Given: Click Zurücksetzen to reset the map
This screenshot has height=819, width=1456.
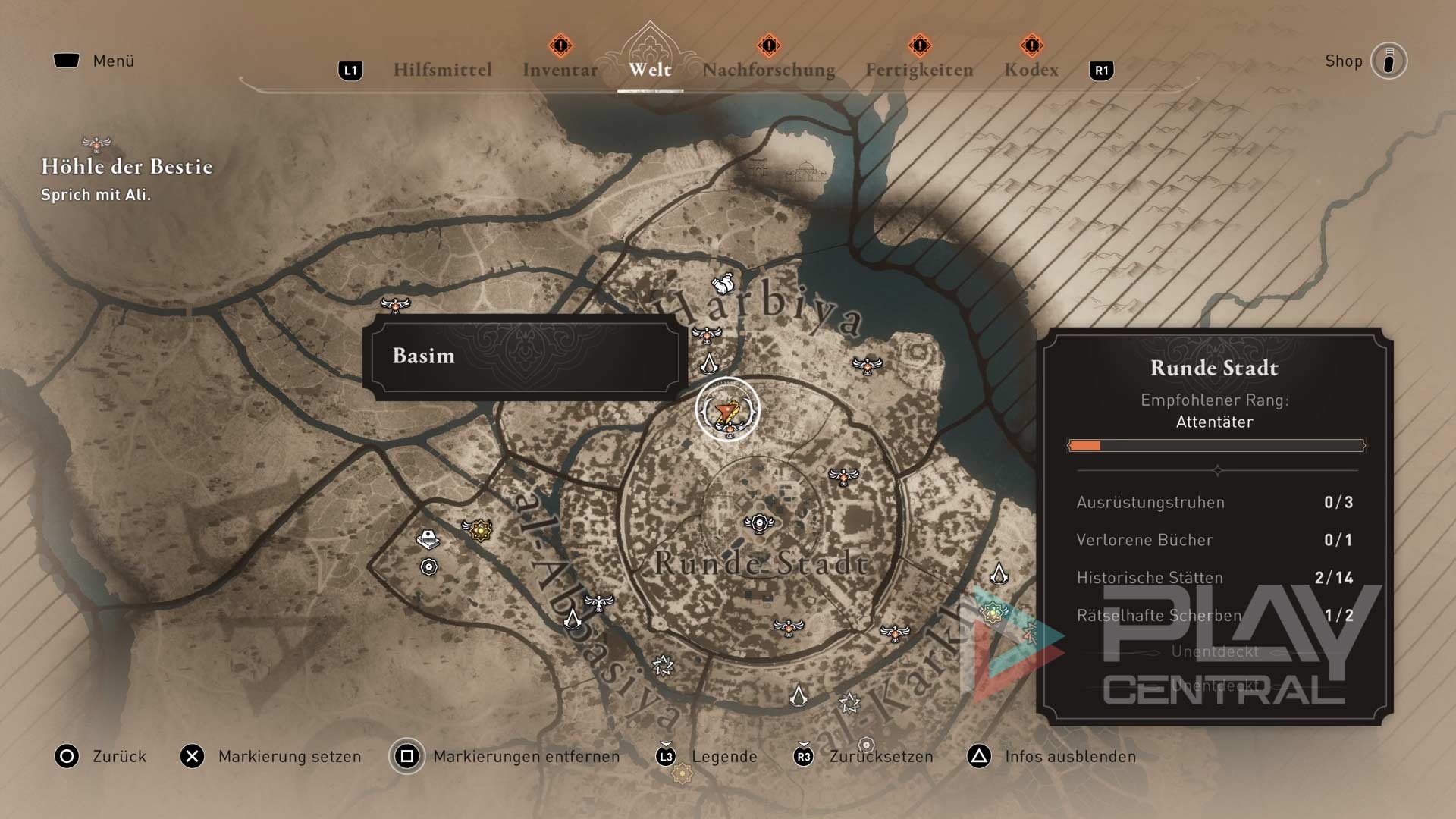Looking at the screenshot, I should point(863,756).
